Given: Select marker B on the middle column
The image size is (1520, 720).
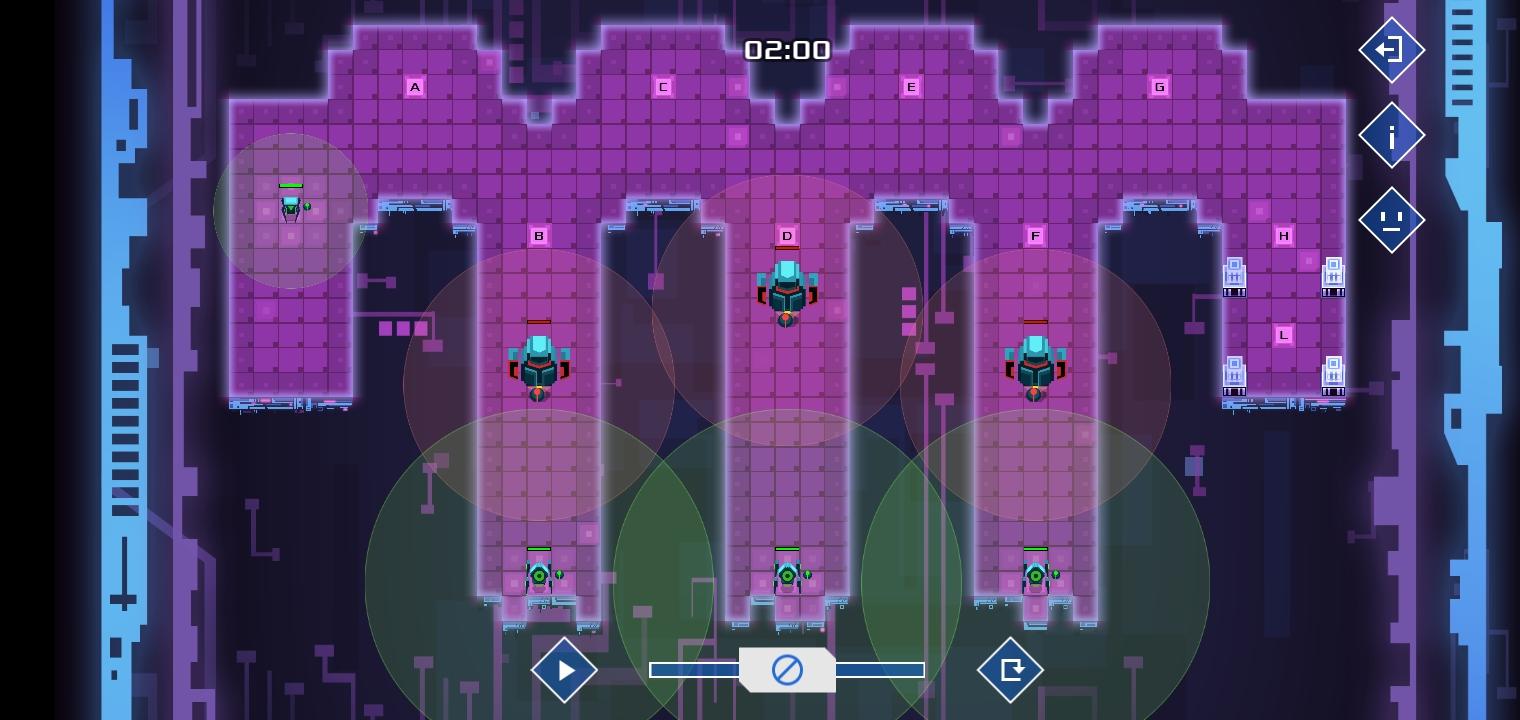Looking at the screenshot, I should click(539, 235).
